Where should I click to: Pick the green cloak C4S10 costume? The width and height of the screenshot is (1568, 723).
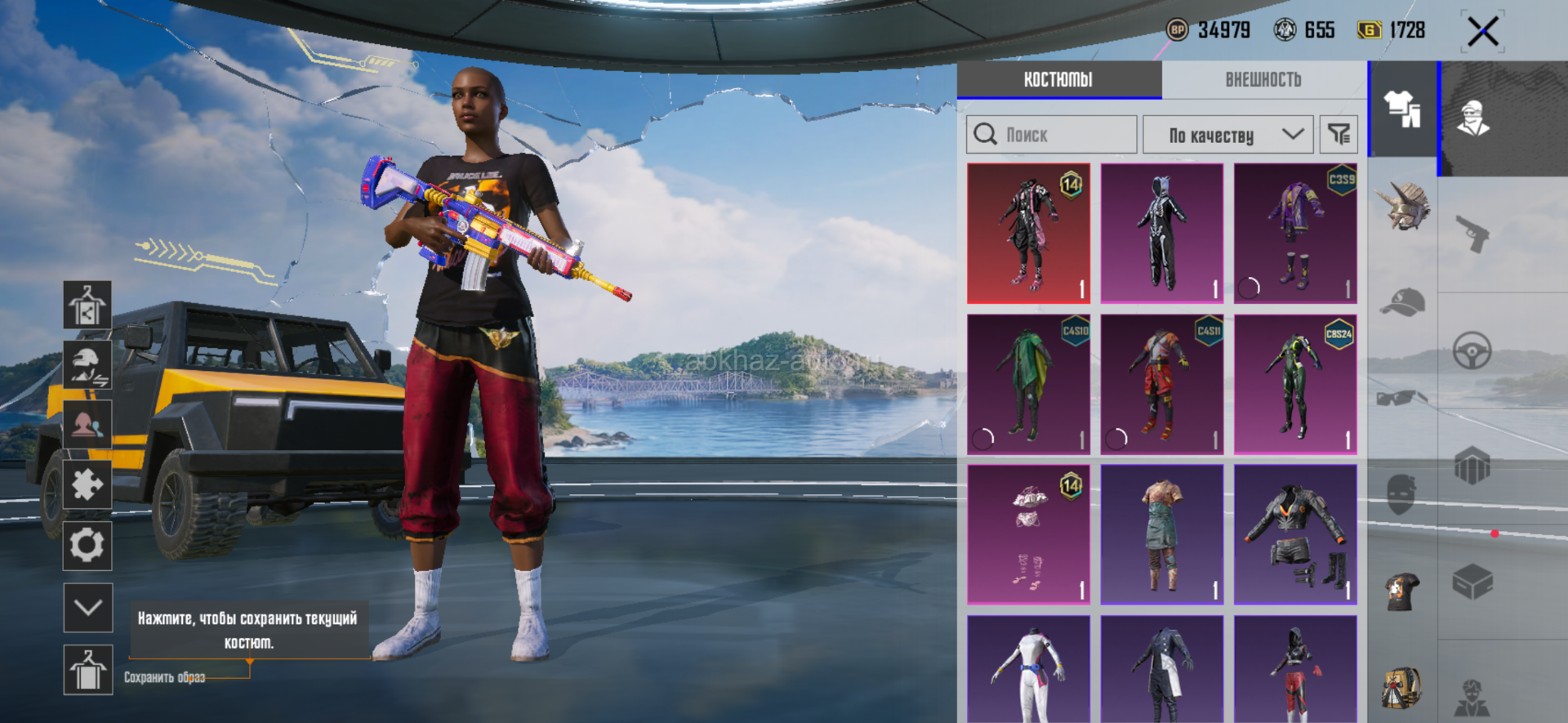pyautogui.click(x=1028, y=384)
